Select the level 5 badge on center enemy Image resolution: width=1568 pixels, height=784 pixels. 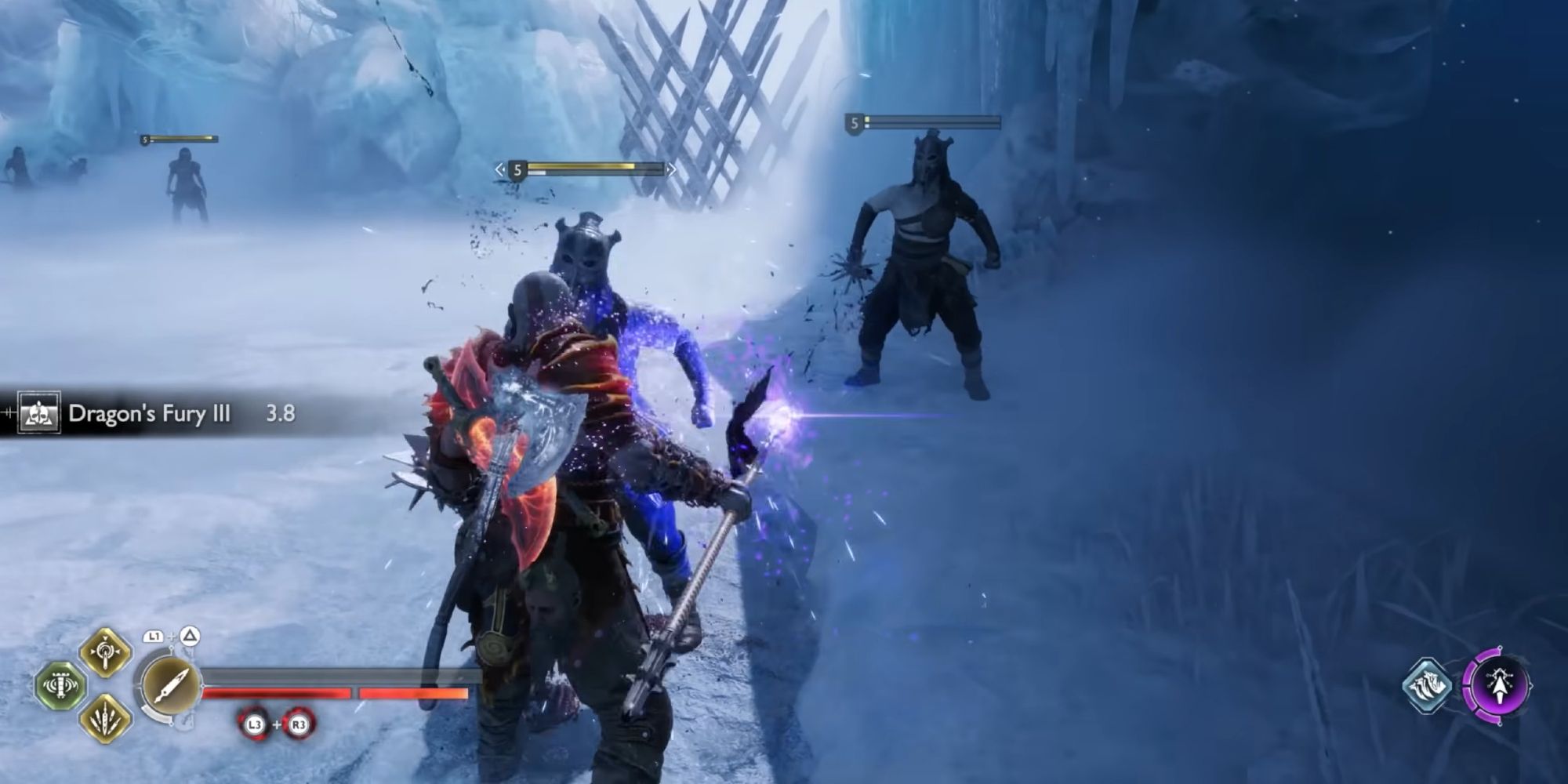point(517,169)
